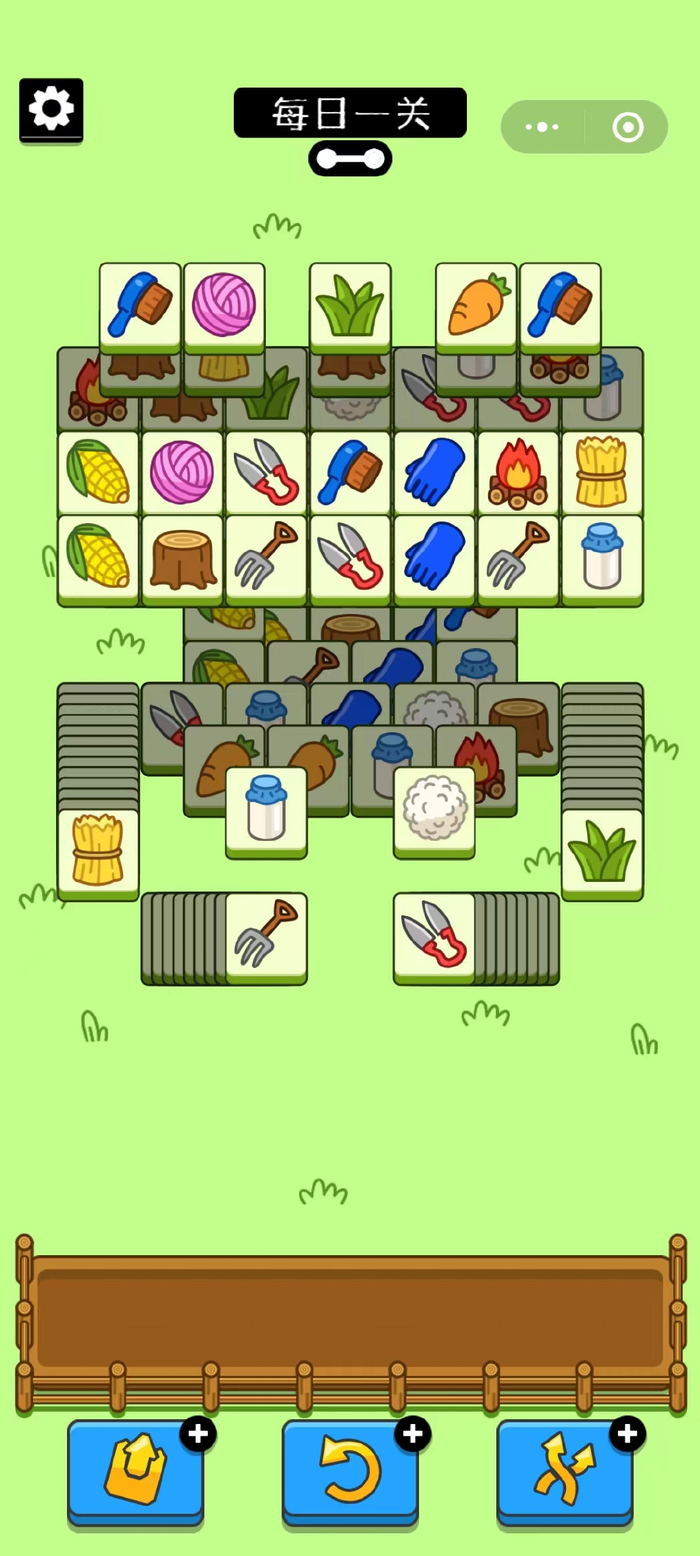This screenshot has width=700, height=1556.
Task: Select the orange carrot tile
Action: (x=476, y=304)
